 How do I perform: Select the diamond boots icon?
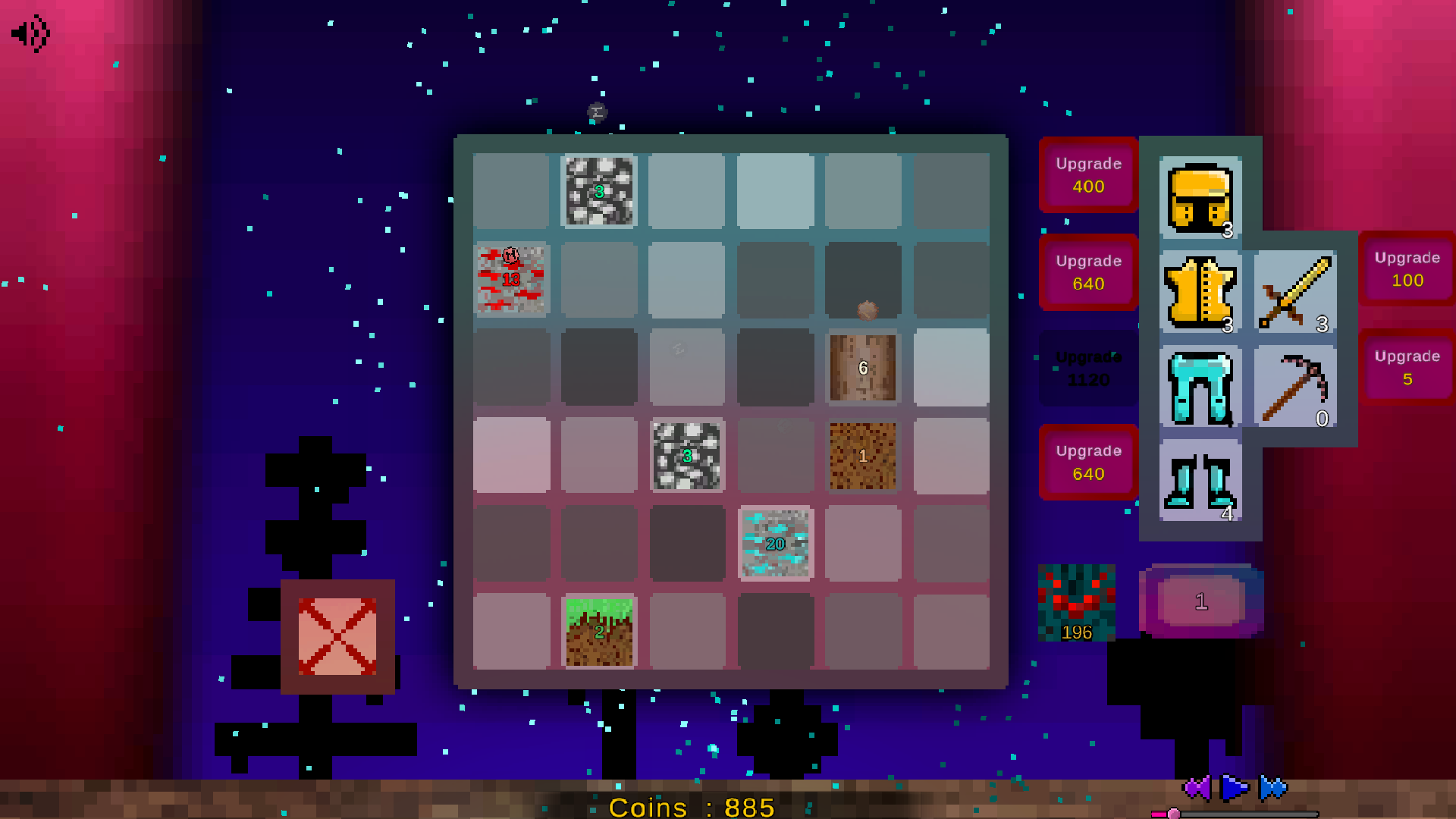[x=1199, y=482]
